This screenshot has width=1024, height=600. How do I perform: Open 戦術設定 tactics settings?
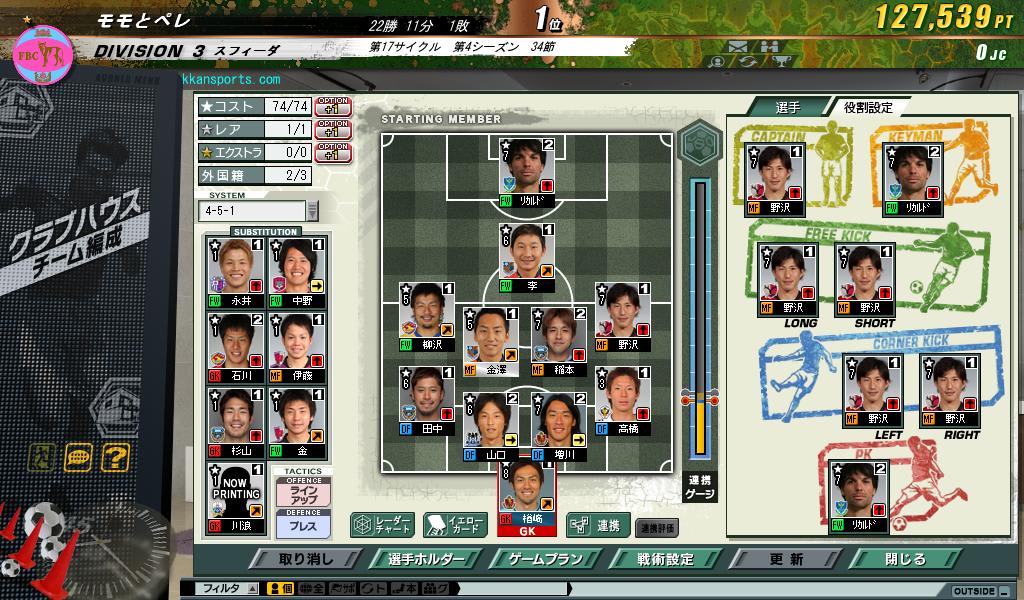click(666, 559)
